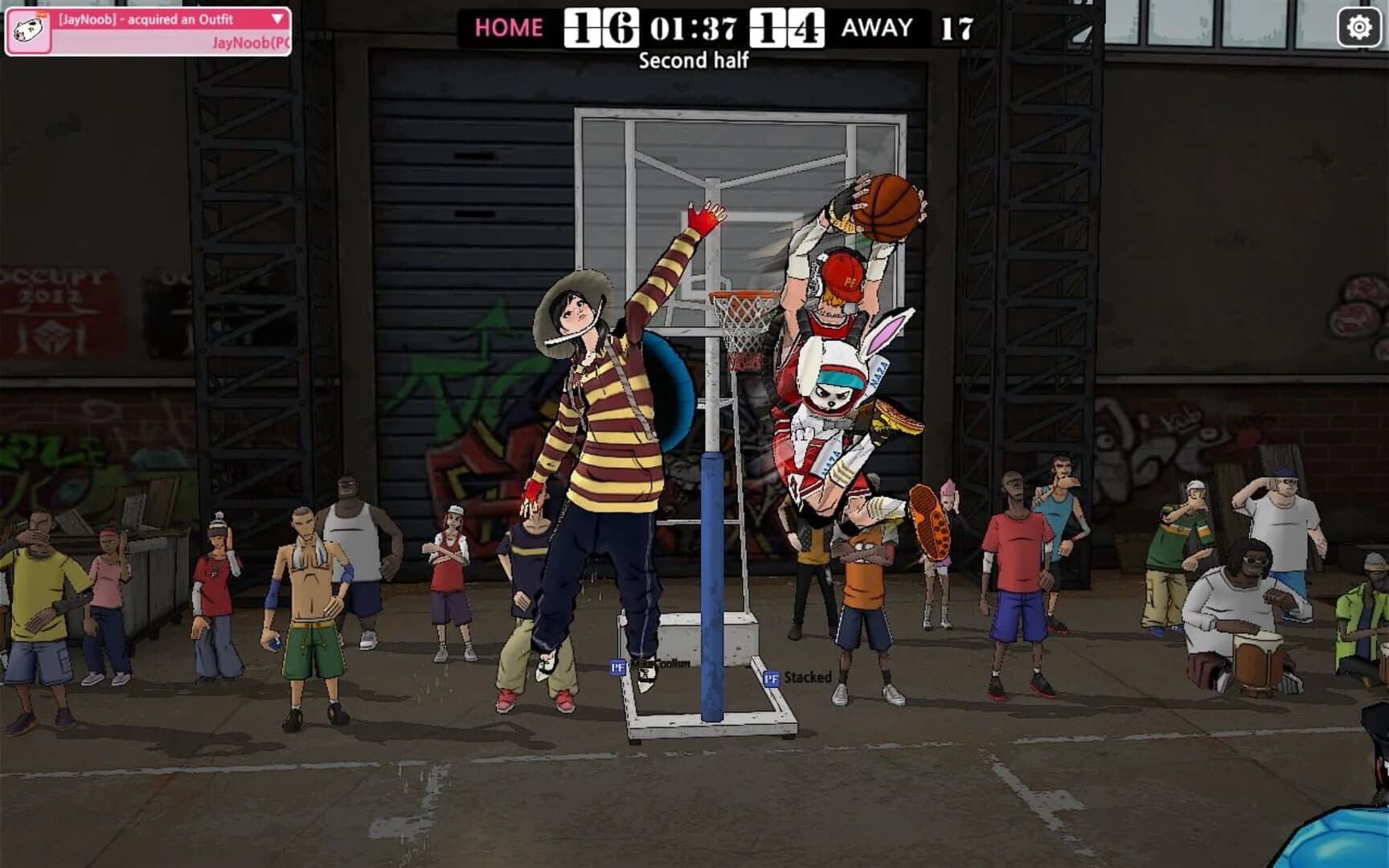
Task: Toggle the AWAY team score counter showing 17
Action: 957,29
